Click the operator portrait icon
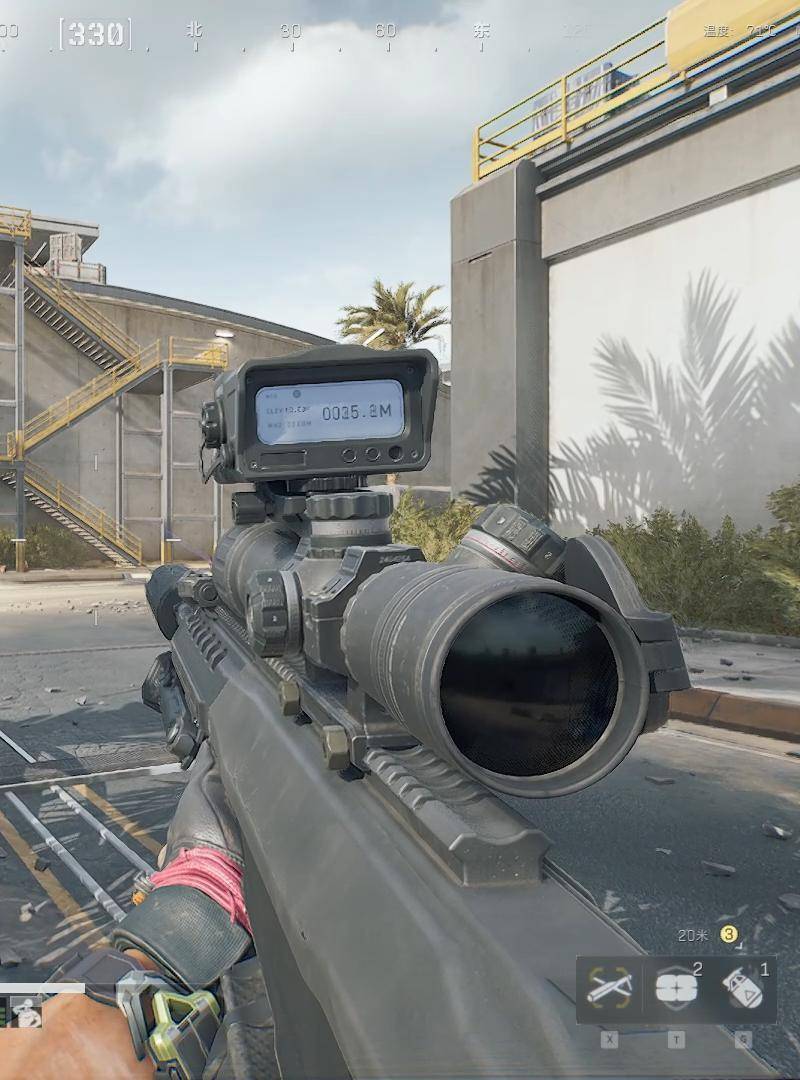800x1080 pixels. click(27, 1014)
